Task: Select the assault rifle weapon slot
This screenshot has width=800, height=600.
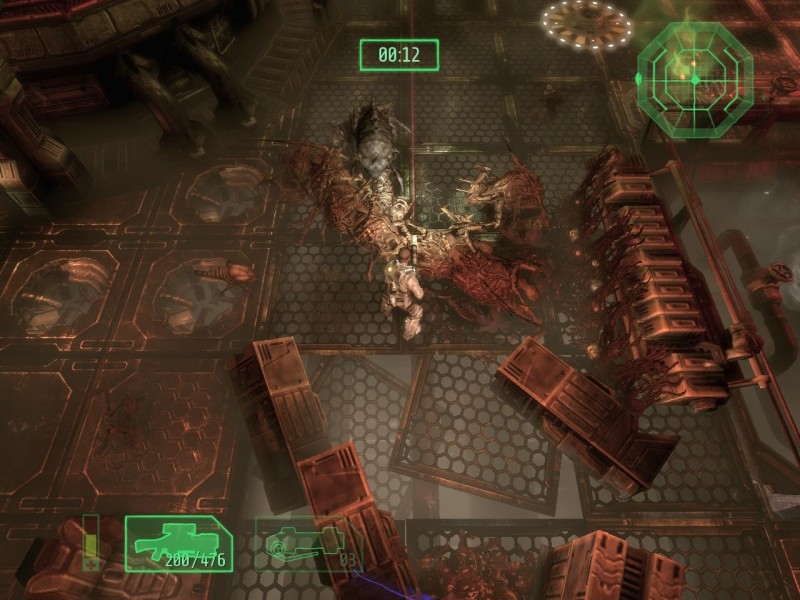Action: click(x=178, y=543)
